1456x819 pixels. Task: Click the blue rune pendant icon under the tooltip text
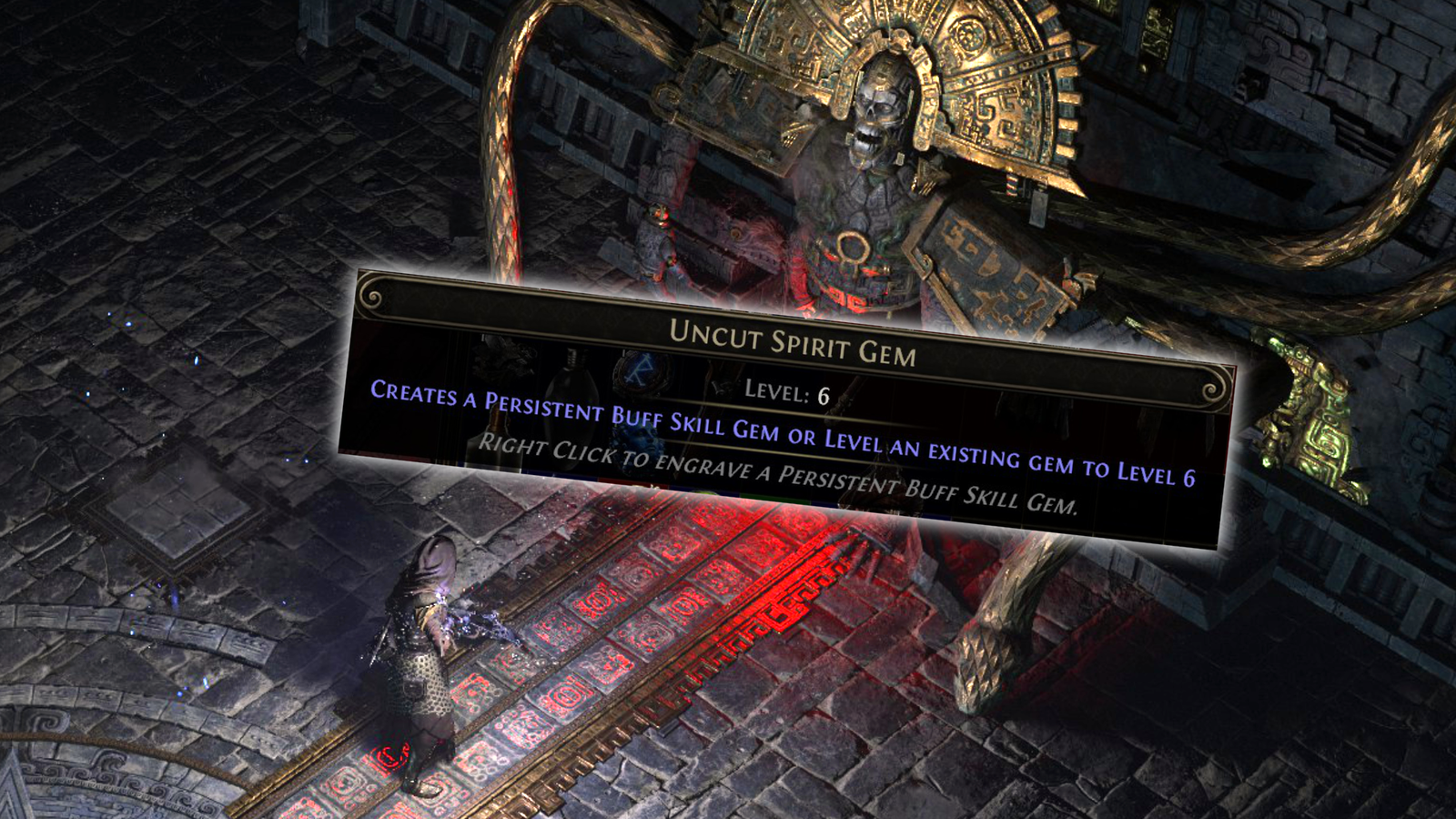click(639, 370)
